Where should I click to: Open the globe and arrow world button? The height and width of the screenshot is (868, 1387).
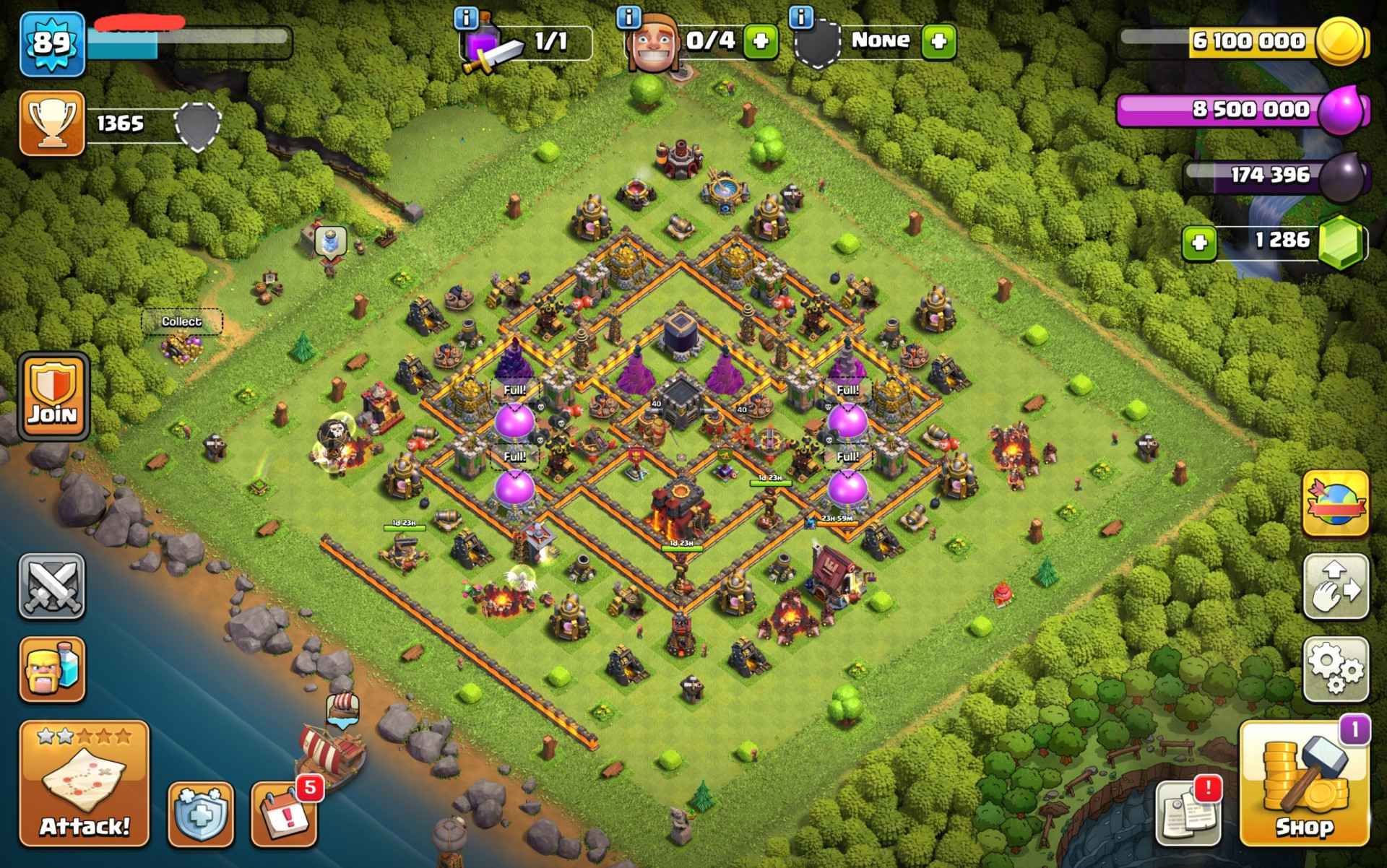coord(1336,503)
